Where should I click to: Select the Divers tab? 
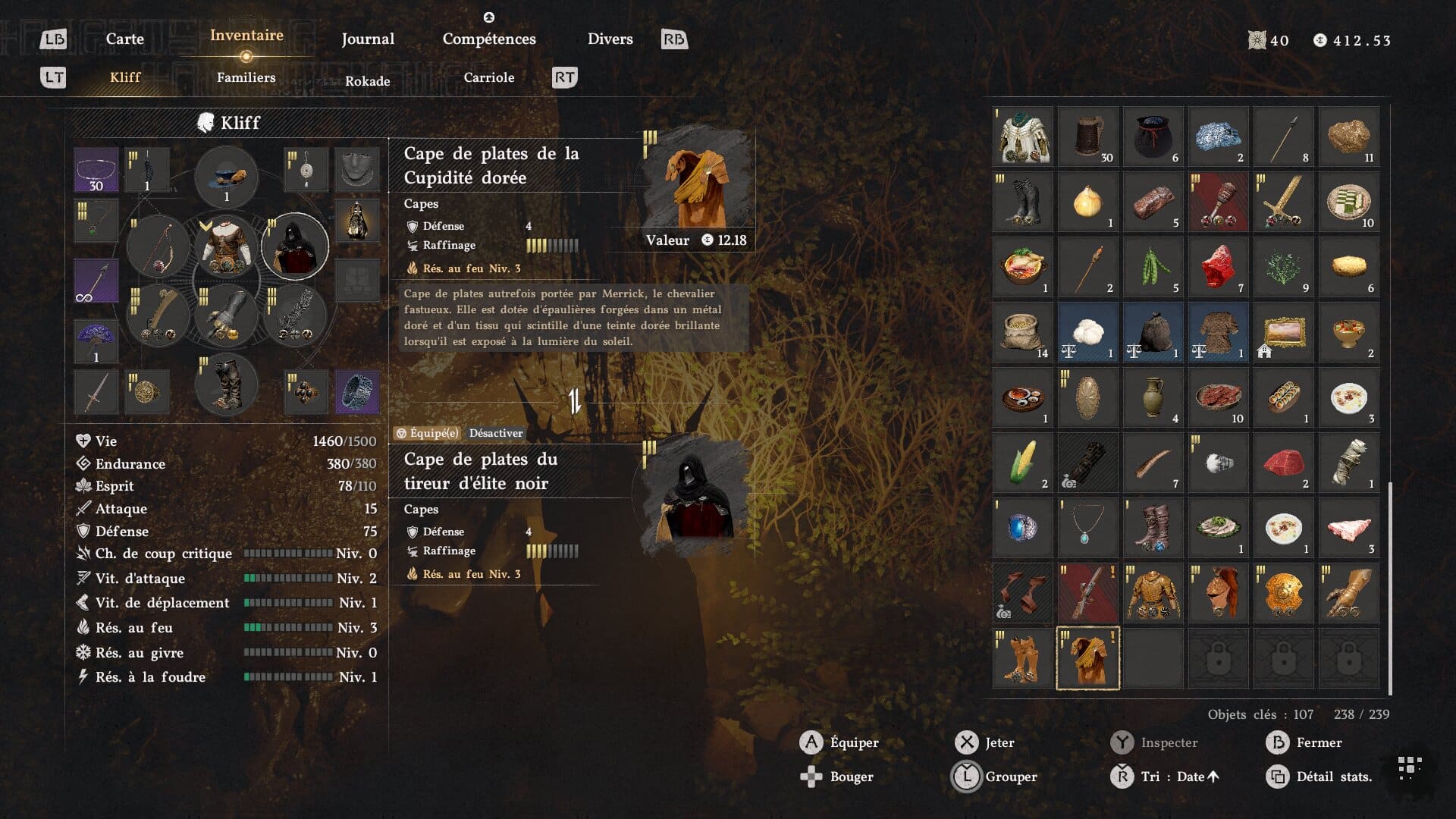[610, 39]
